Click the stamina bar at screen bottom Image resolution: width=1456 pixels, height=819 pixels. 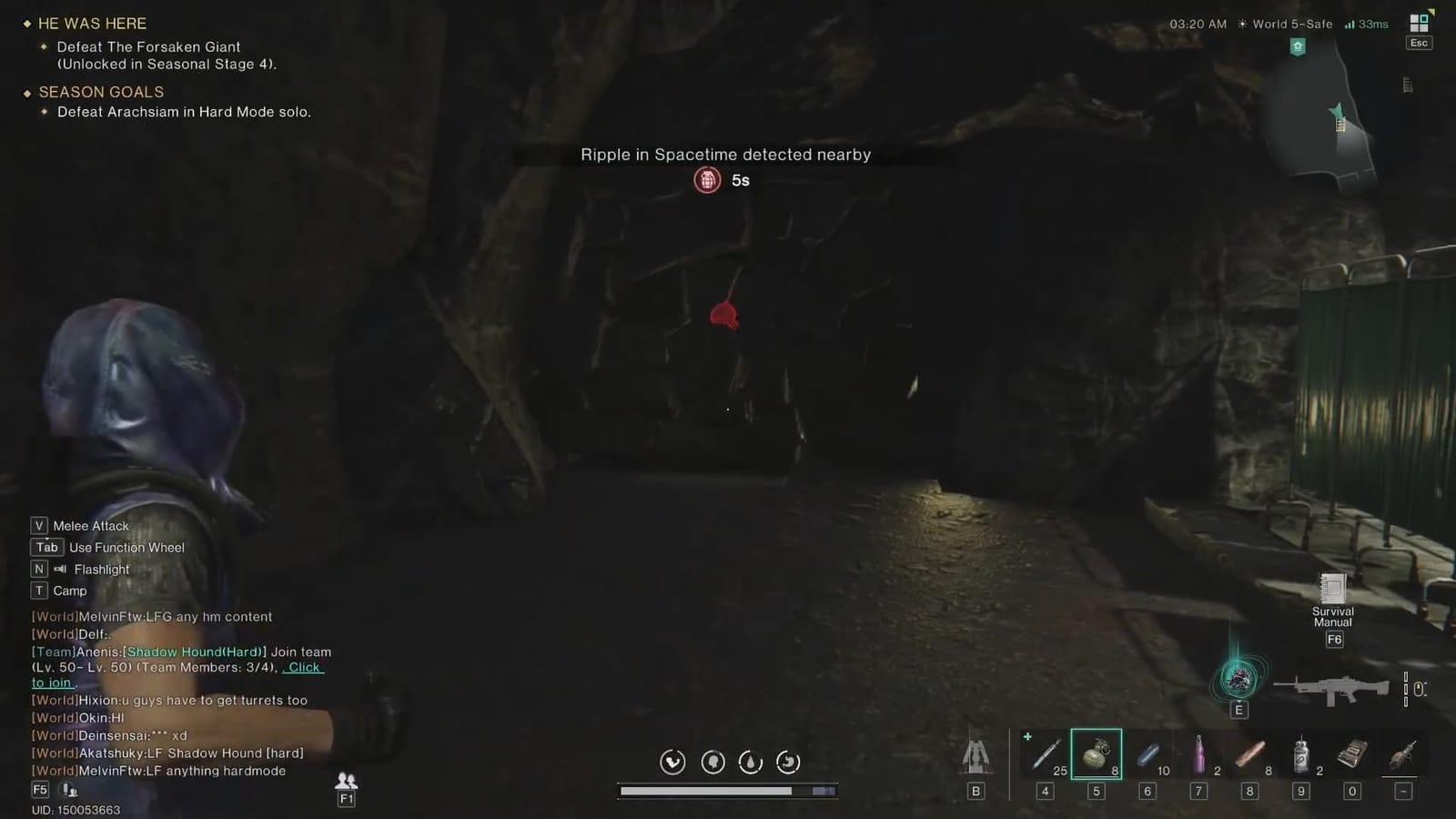(728, 791)
